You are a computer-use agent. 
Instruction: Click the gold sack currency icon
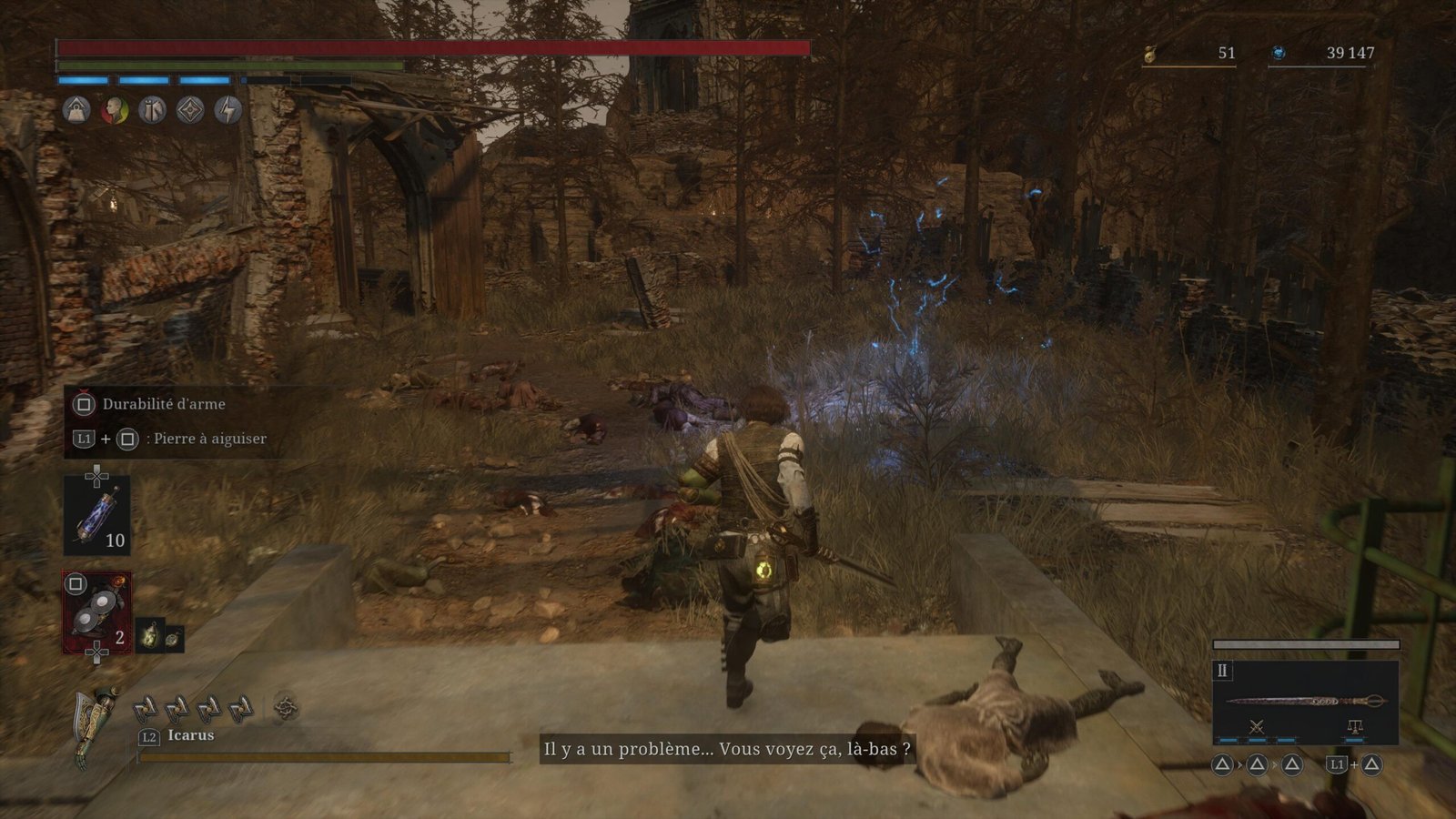1150,55
